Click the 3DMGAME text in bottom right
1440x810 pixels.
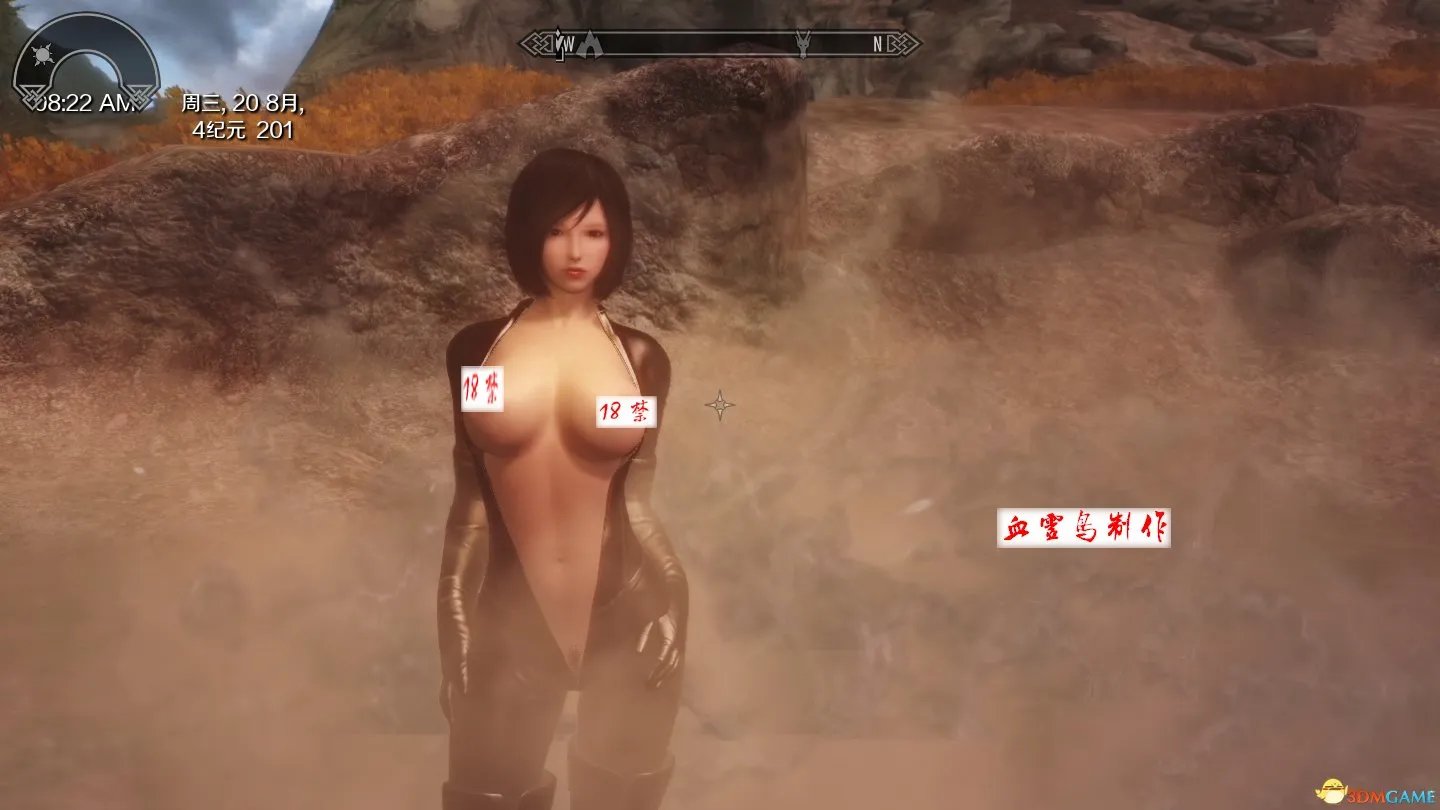[x=1392, y=794]
